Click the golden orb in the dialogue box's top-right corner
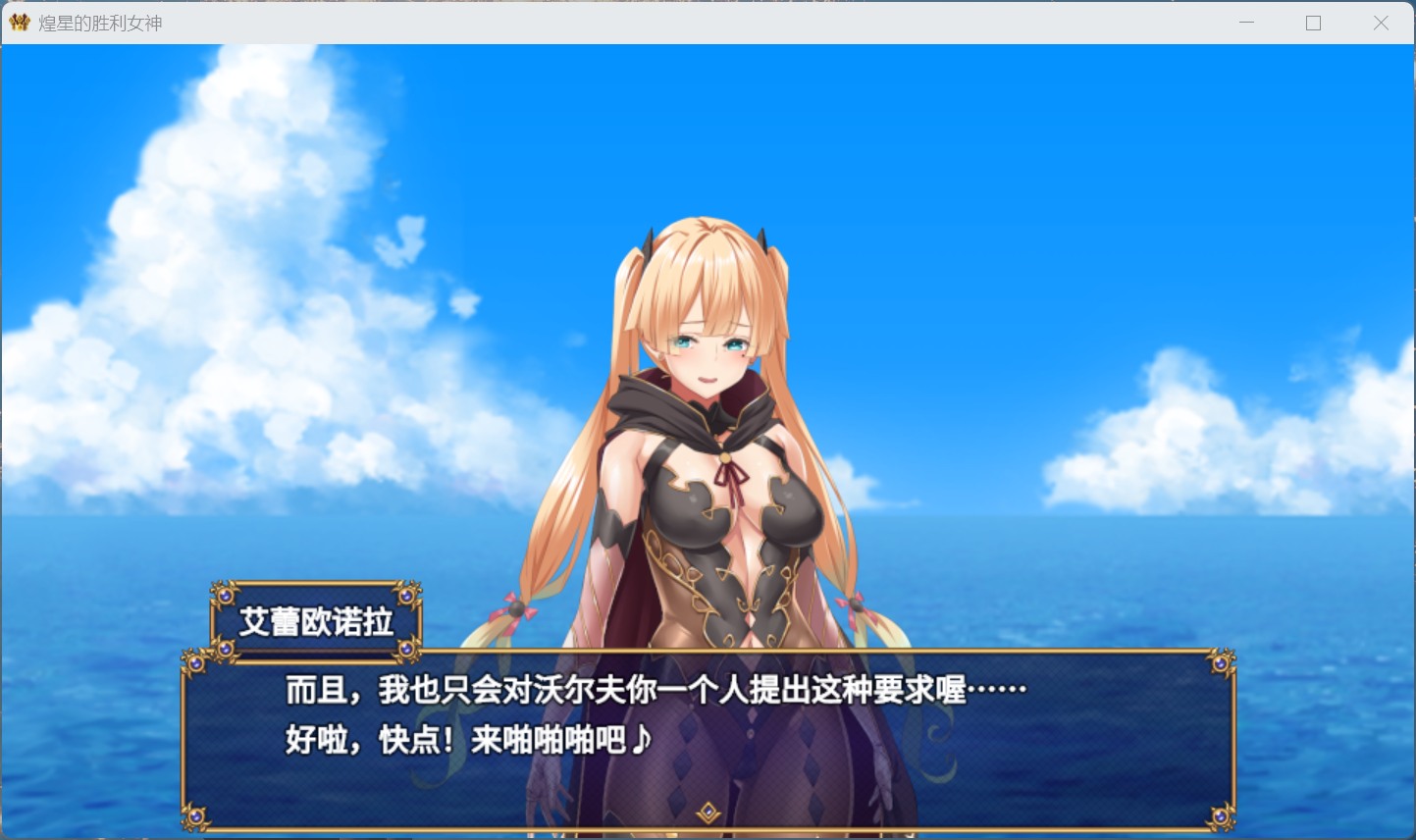Viewport: 1416px width, 840px height. click(x=1222, y=663)
